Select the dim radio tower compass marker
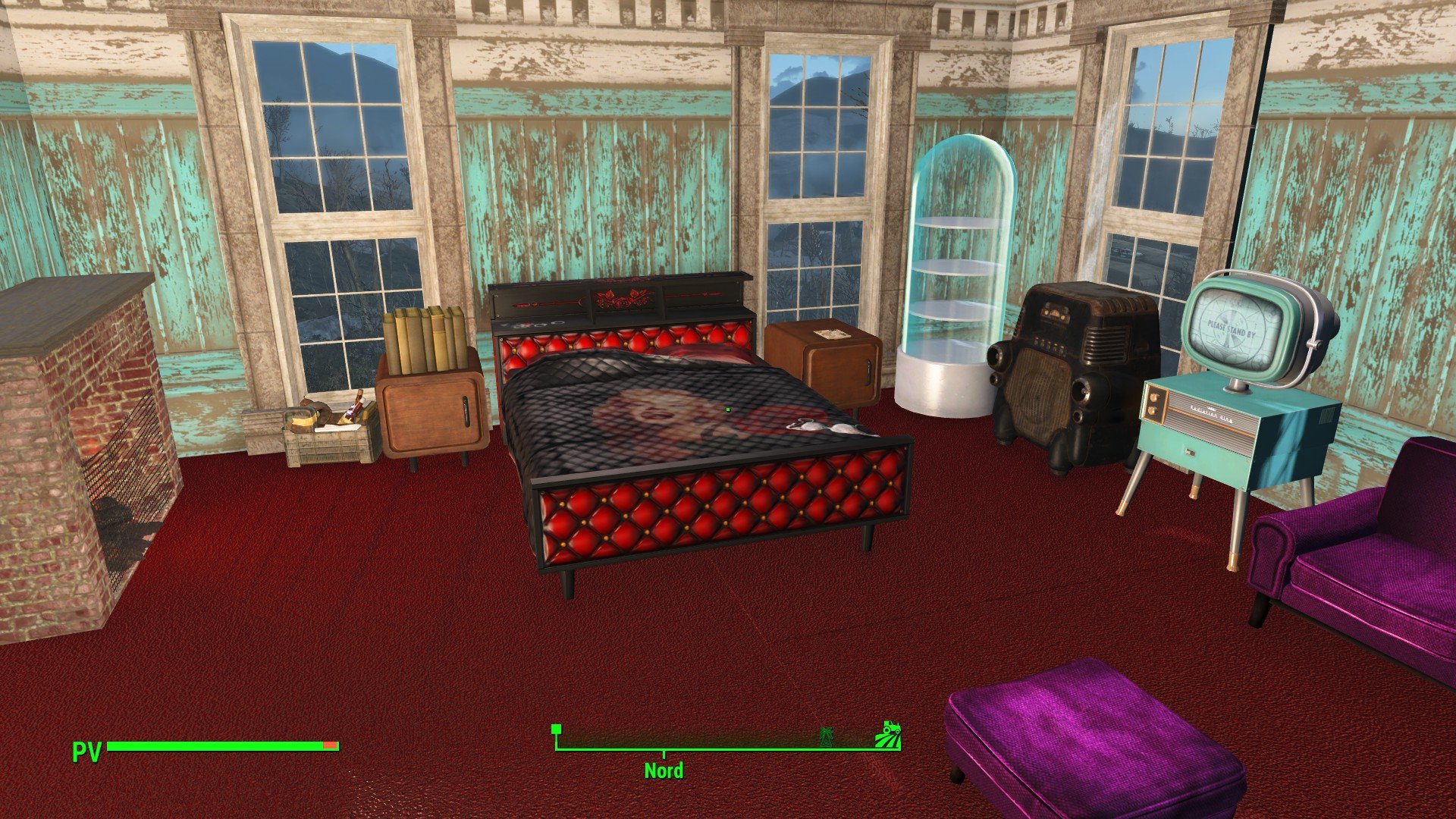Screen dimensions: 1456x819 point(827,736)
